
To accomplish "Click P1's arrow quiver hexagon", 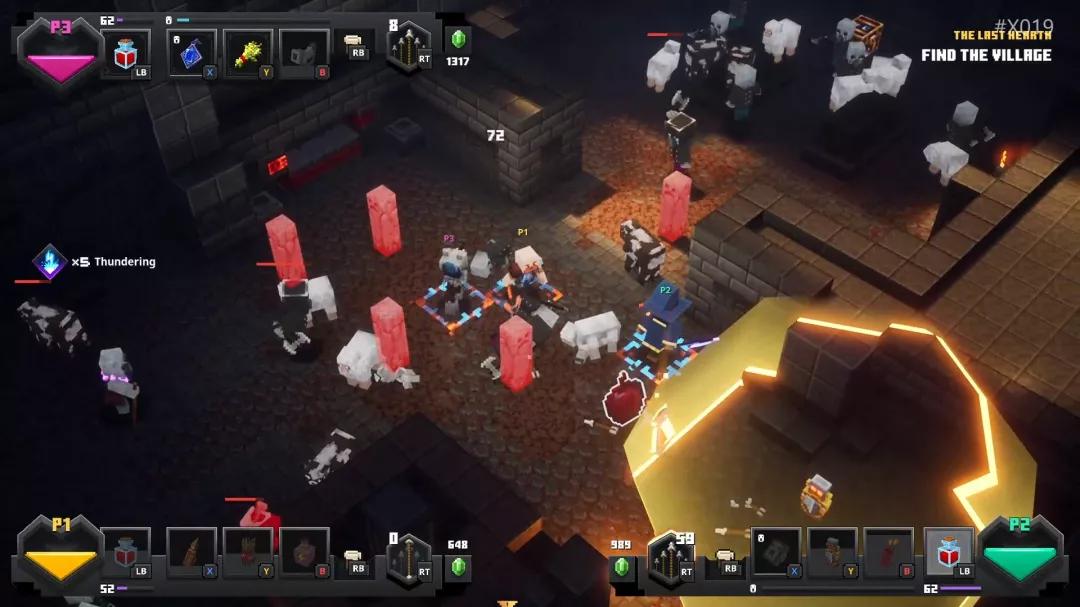I will [408, 560].
